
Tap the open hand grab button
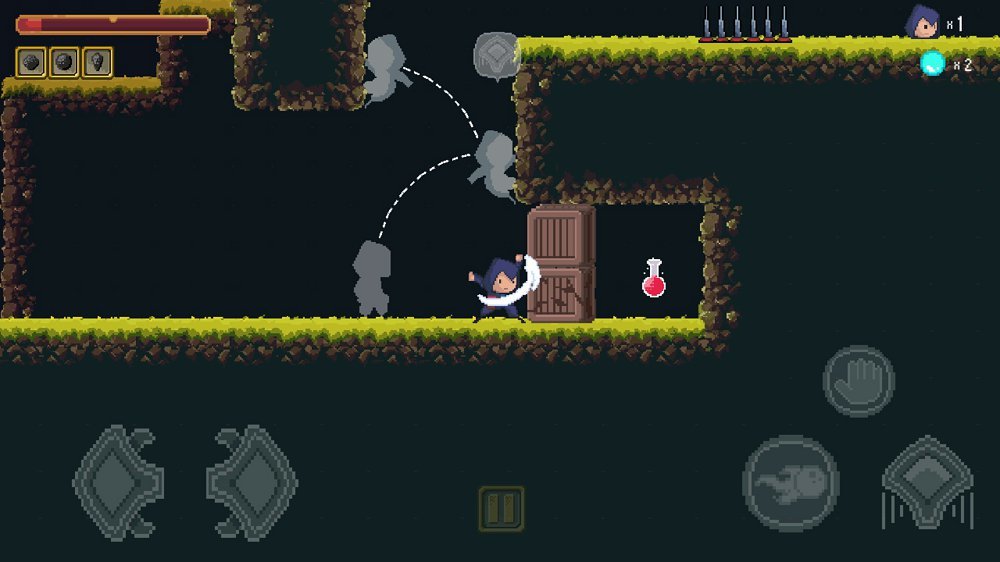point(858,381)
